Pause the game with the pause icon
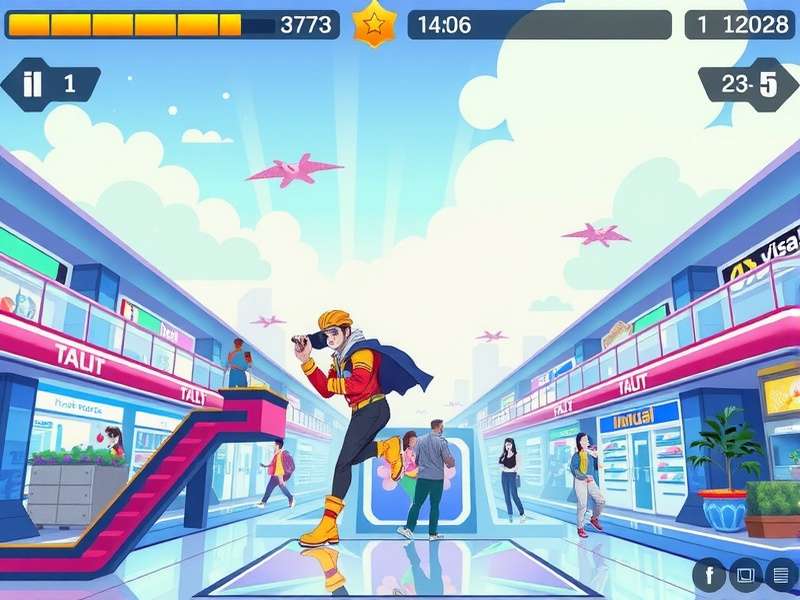The image size is (800, 600). pyautogui.click(x=33, y=84)
